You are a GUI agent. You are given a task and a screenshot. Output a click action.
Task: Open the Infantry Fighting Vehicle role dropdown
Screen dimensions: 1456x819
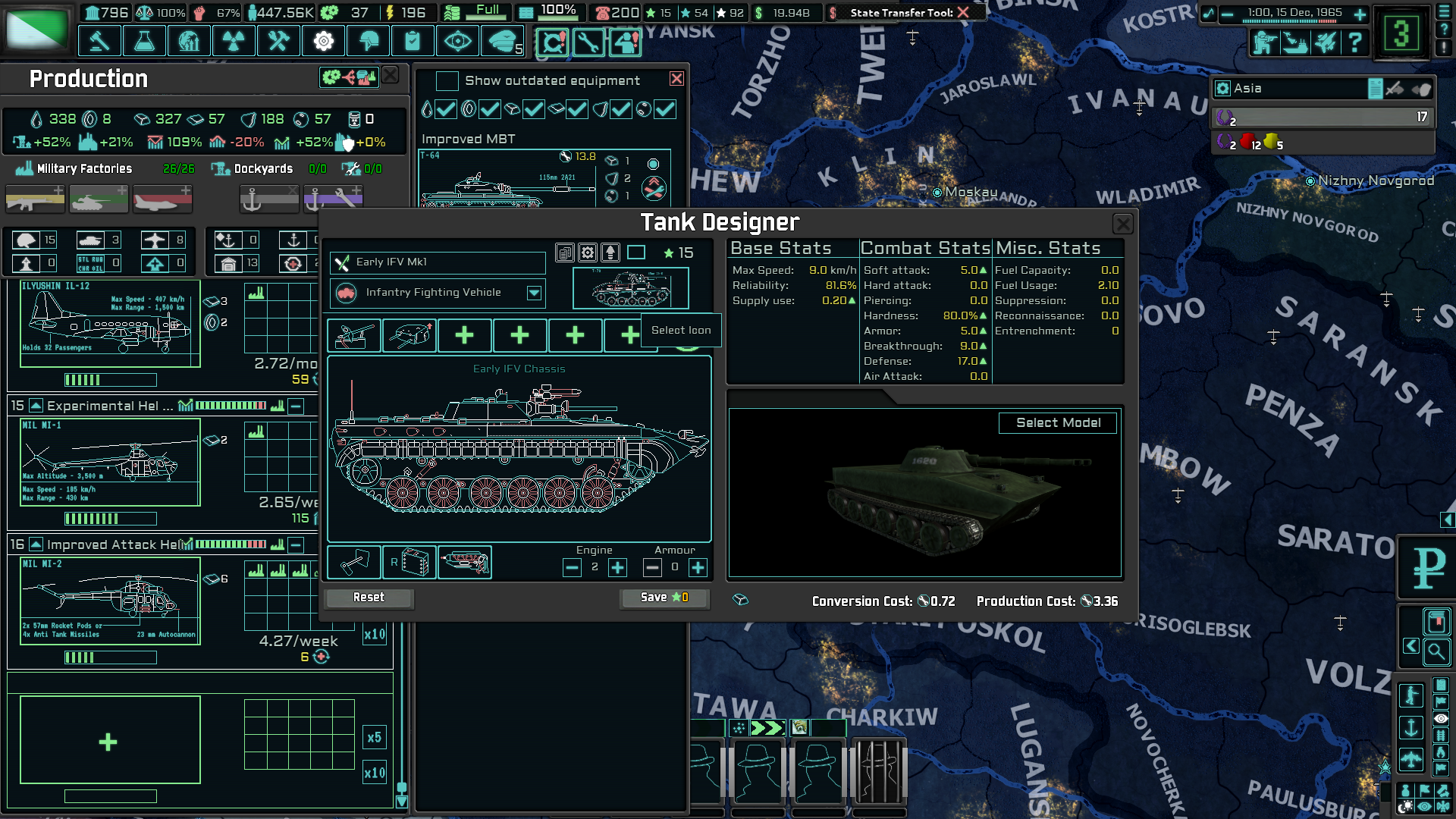pos(535,292)
